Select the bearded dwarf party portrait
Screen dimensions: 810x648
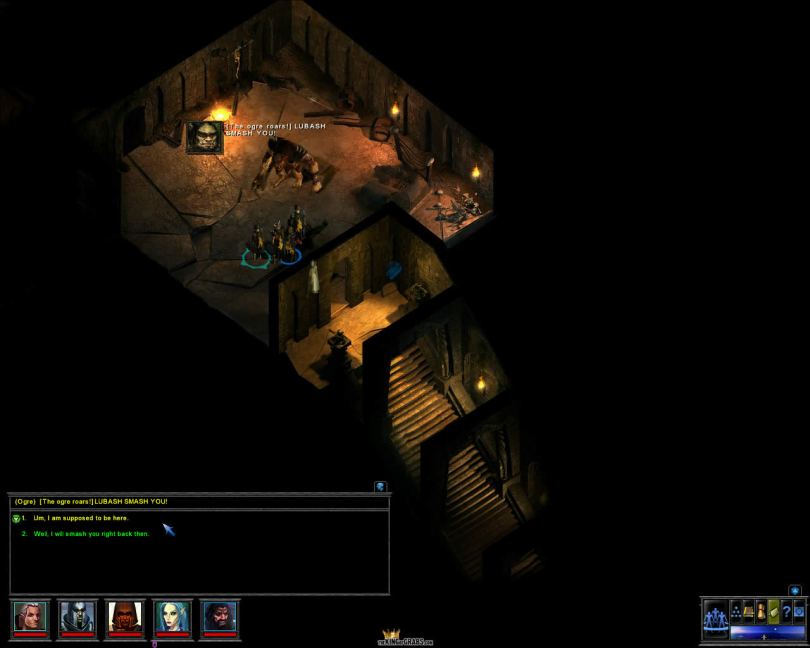220,617
